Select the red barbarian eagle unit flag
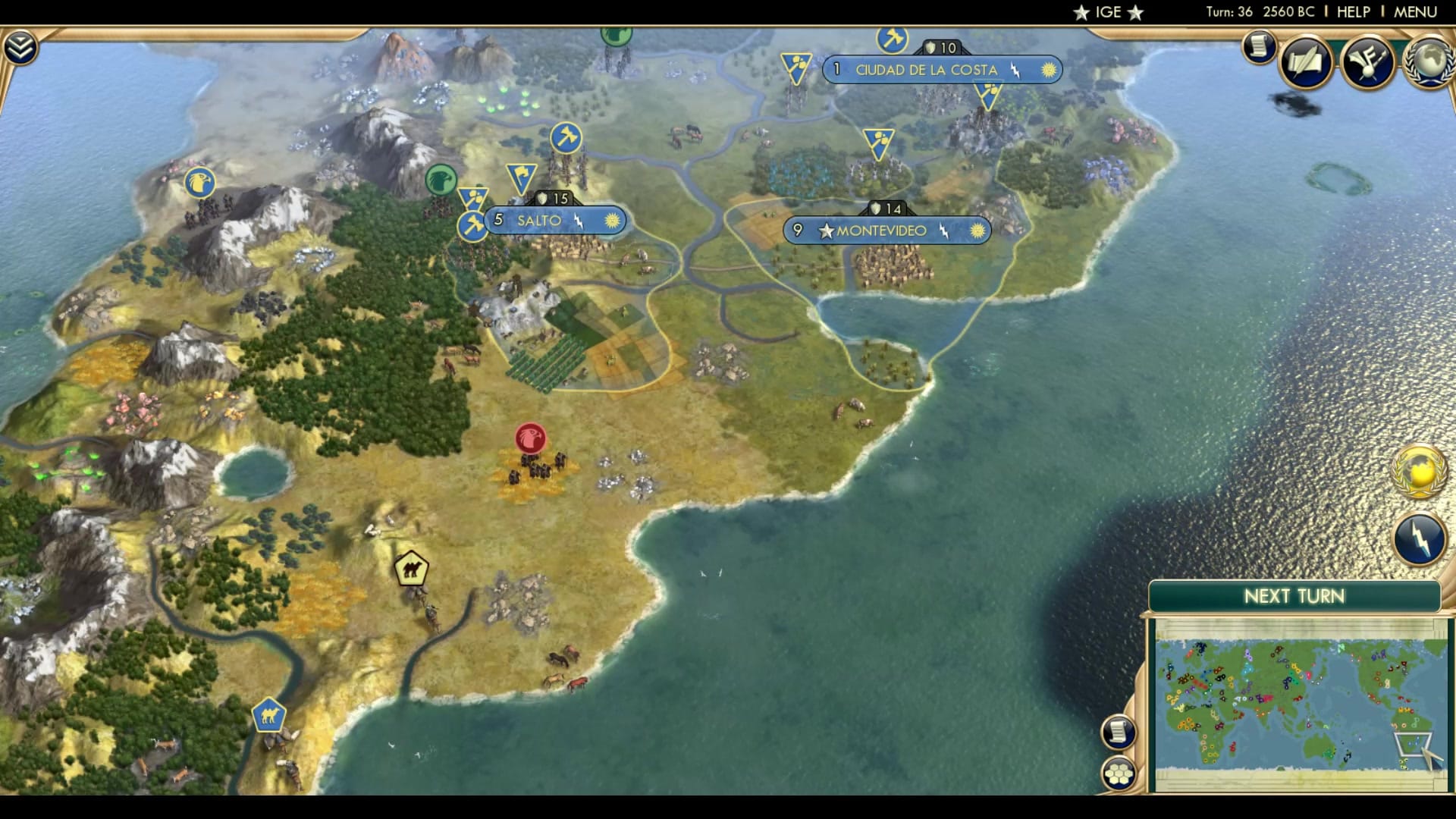Viewport: 1456px width, 819px height. tap(529, 438)
